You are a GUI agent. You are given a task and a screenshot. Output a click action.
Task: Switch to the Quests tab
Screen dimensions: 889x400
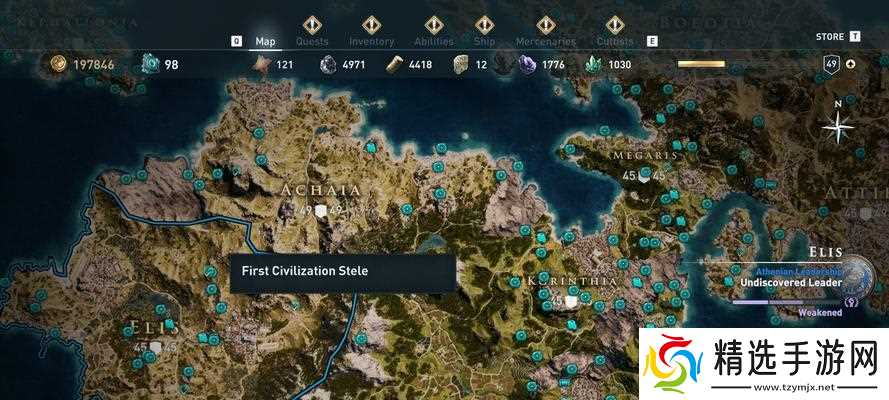pyautogui.click(x=313, y=41)
